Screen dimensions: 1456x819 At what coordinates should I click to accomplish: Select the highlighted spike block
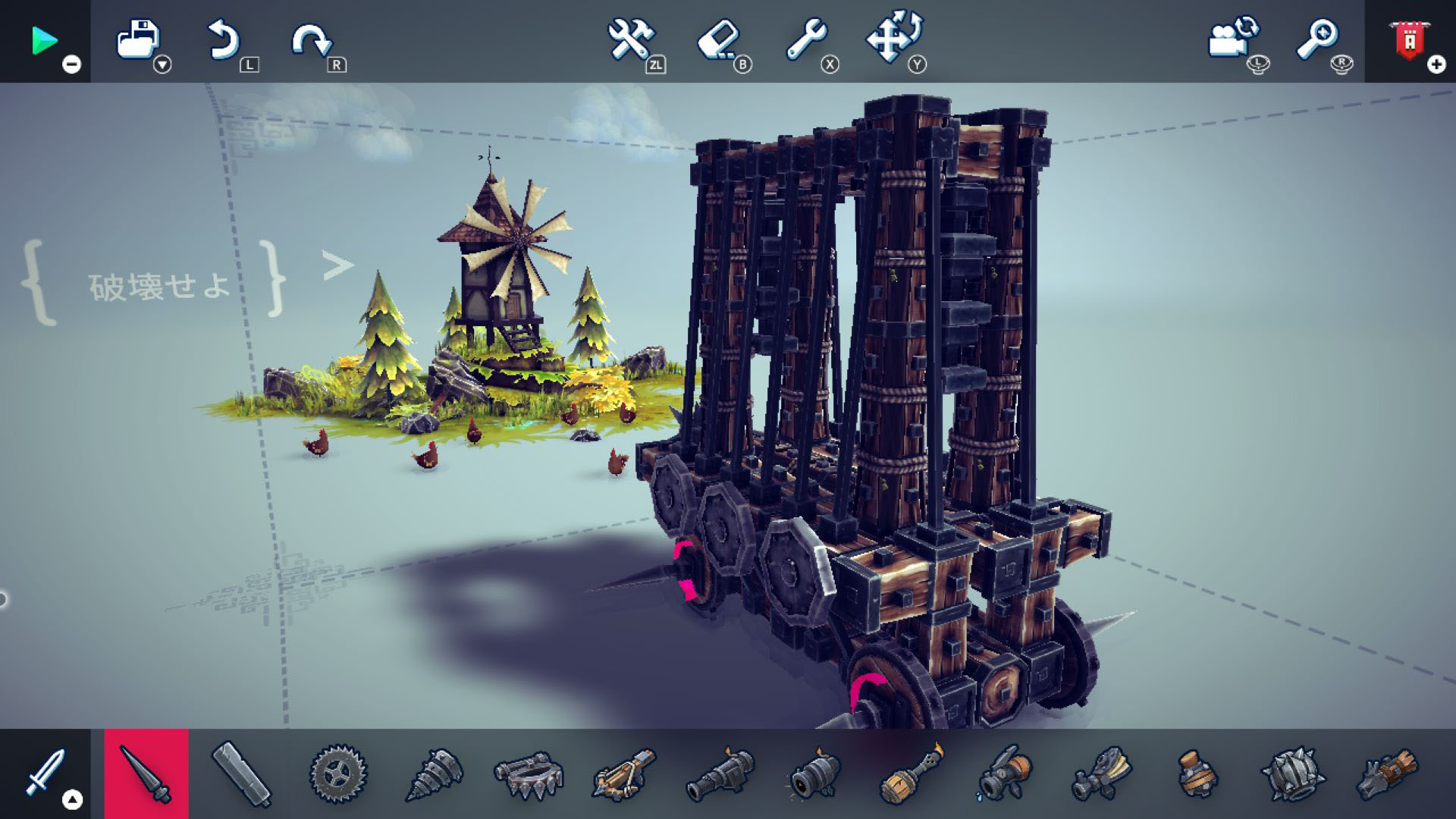coord(146,773)
